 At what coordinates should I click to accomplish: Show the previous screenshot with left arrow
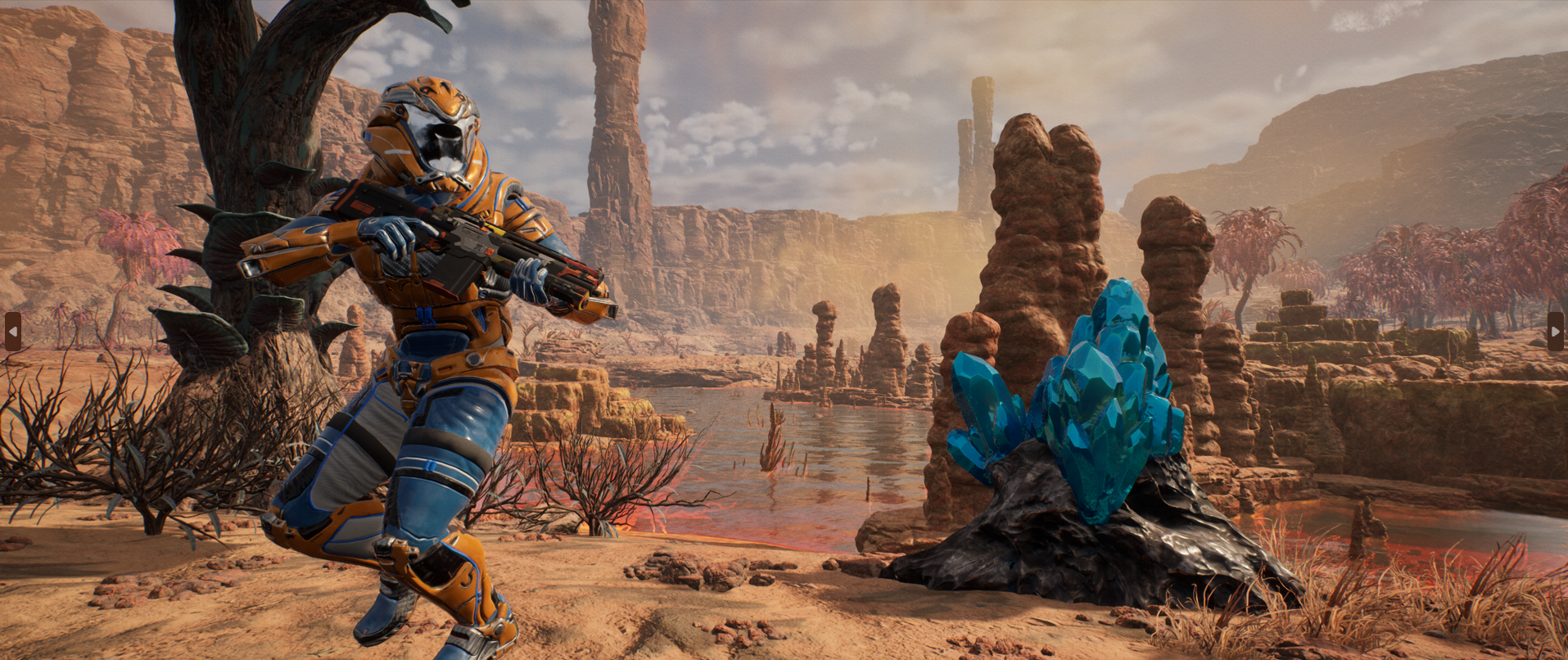click(12, 331)
